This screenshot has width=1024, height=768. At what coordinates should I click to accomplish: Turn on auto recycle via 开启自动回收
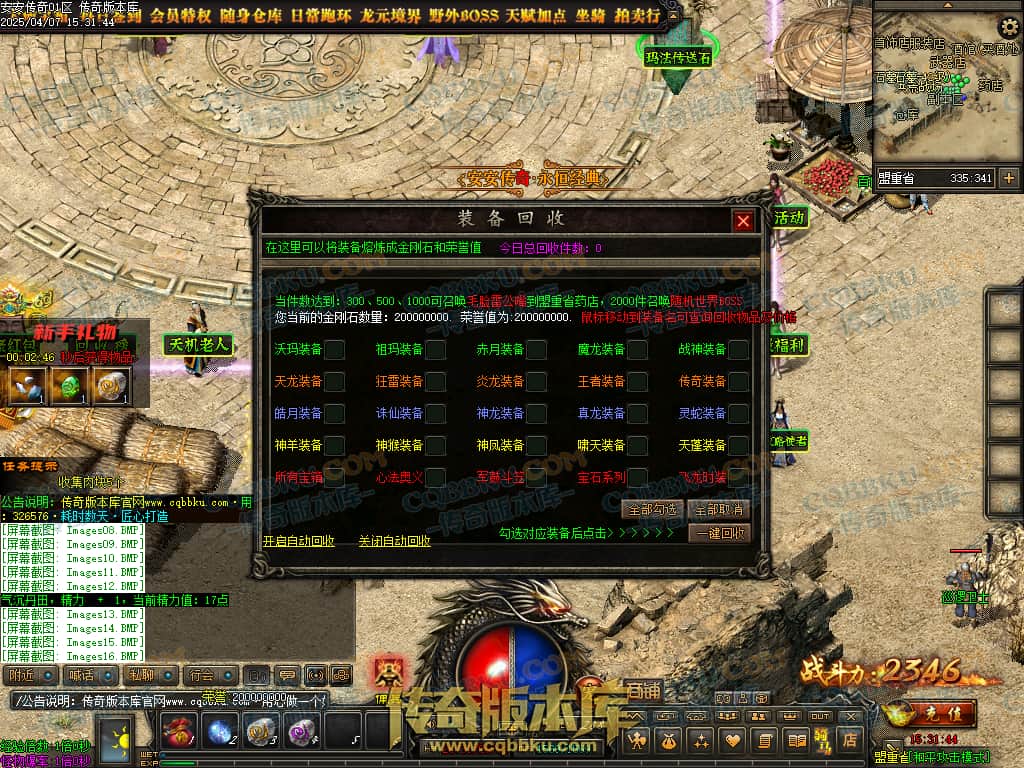pyautogui.click(x=298, y=541)
